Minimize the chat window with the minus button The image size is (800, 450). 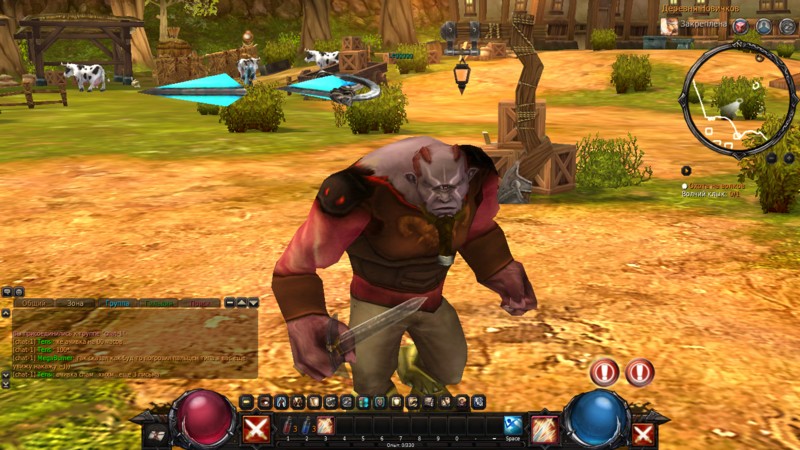click(229, 302)
